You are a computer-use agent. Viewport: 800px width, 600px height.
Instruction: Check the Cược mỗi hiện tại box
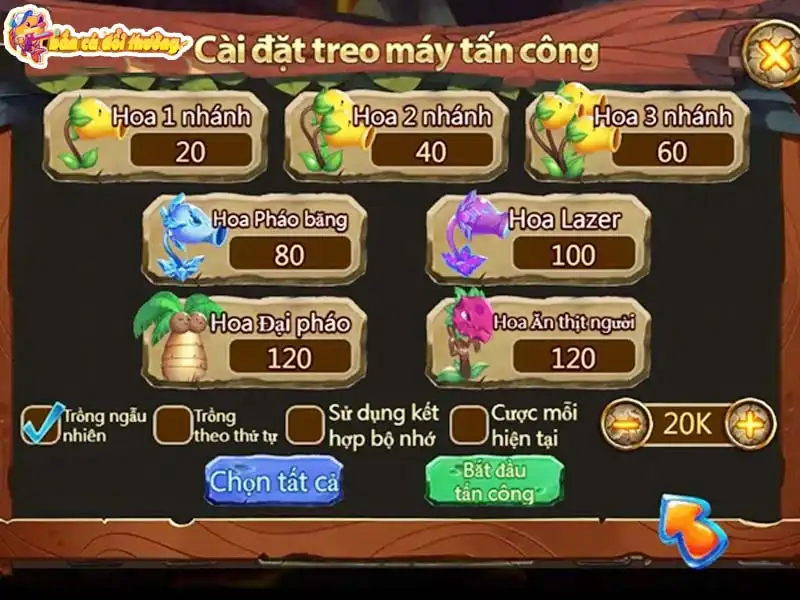tap(468, 424)
